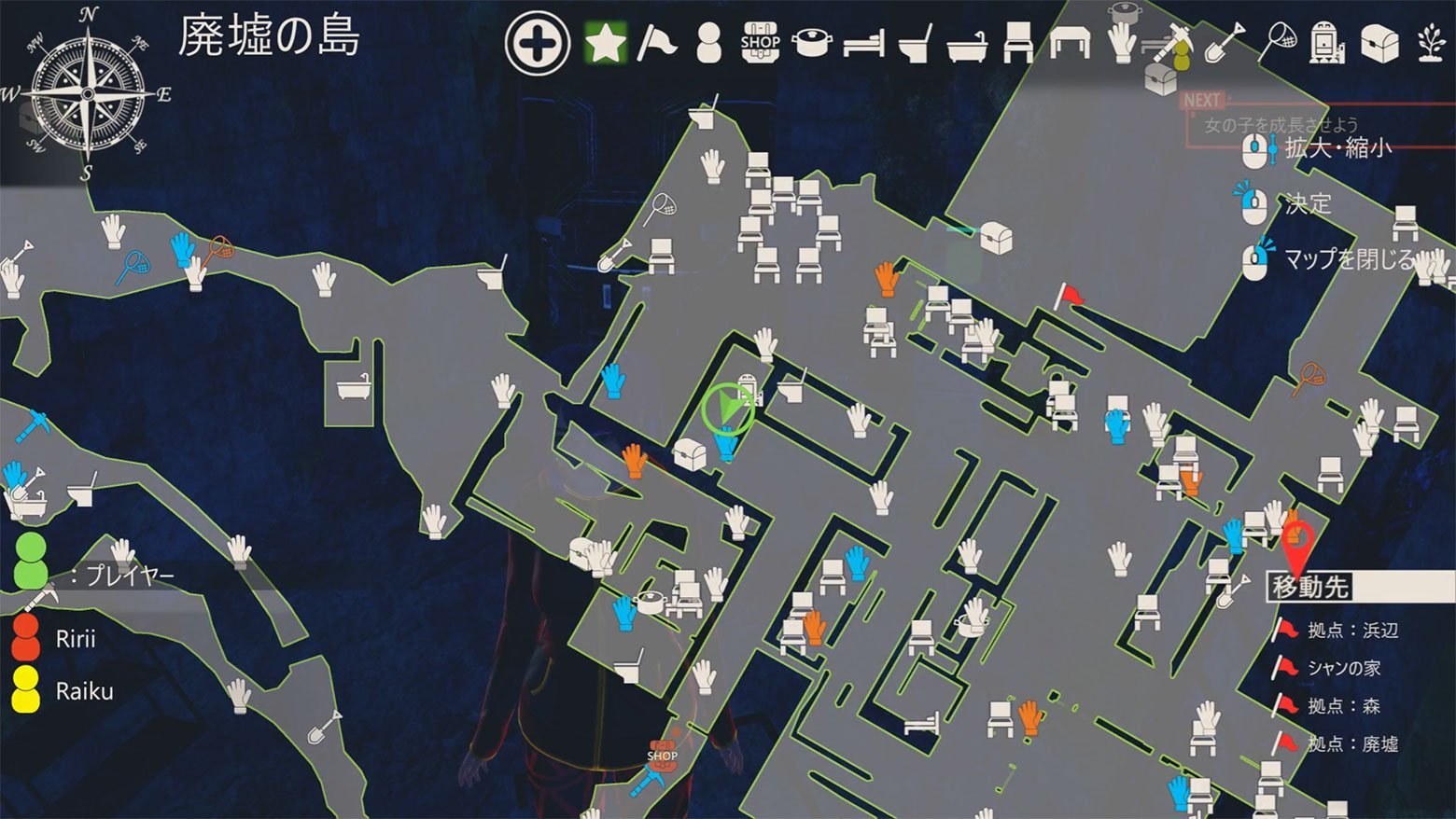Select the flag filter in top bar
The image size is (1456, 819).
(656, 43)
